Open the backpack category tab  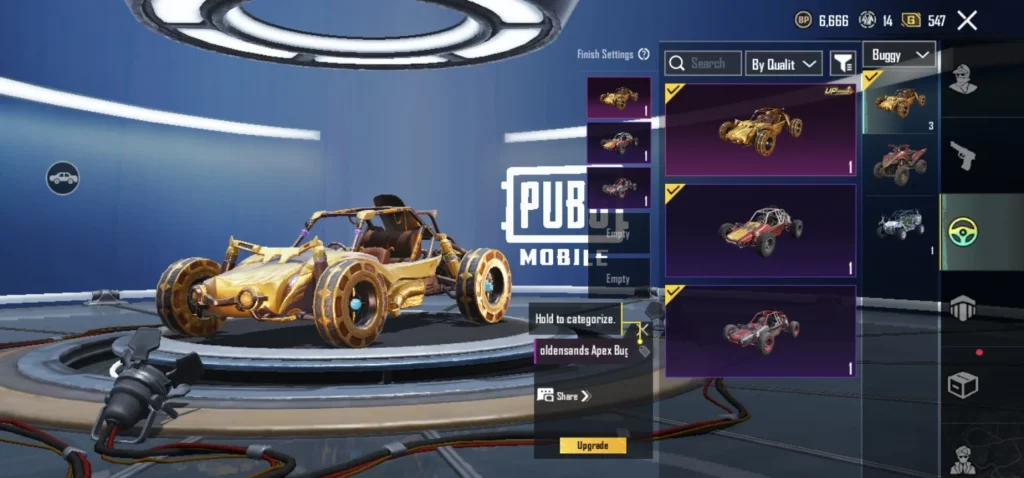pos(963,308)
